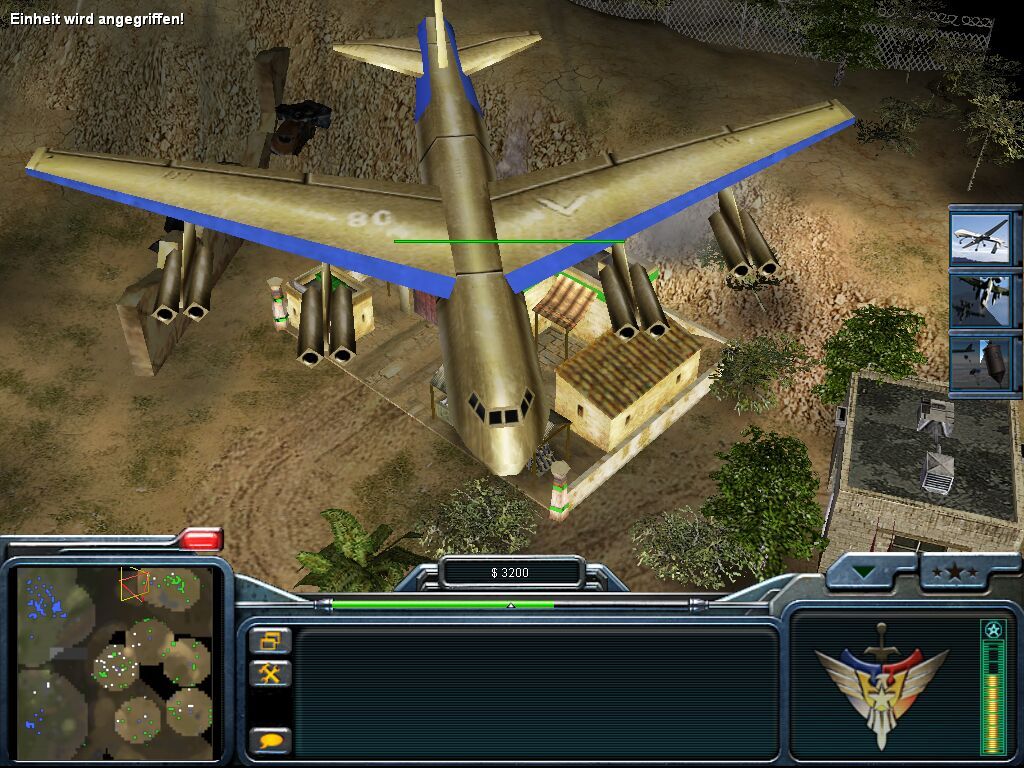
Task: Open chat with the speech bubble button
Action: tap(270, 741)
